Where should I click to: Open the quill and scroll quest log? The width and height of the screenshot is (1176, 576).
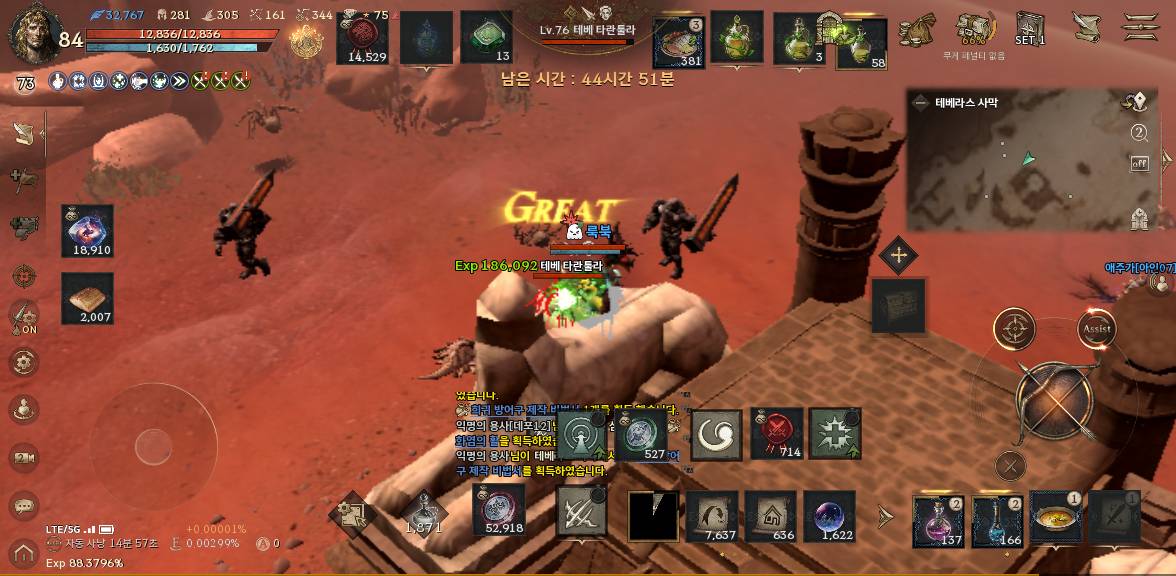[x=1086, y=27]
